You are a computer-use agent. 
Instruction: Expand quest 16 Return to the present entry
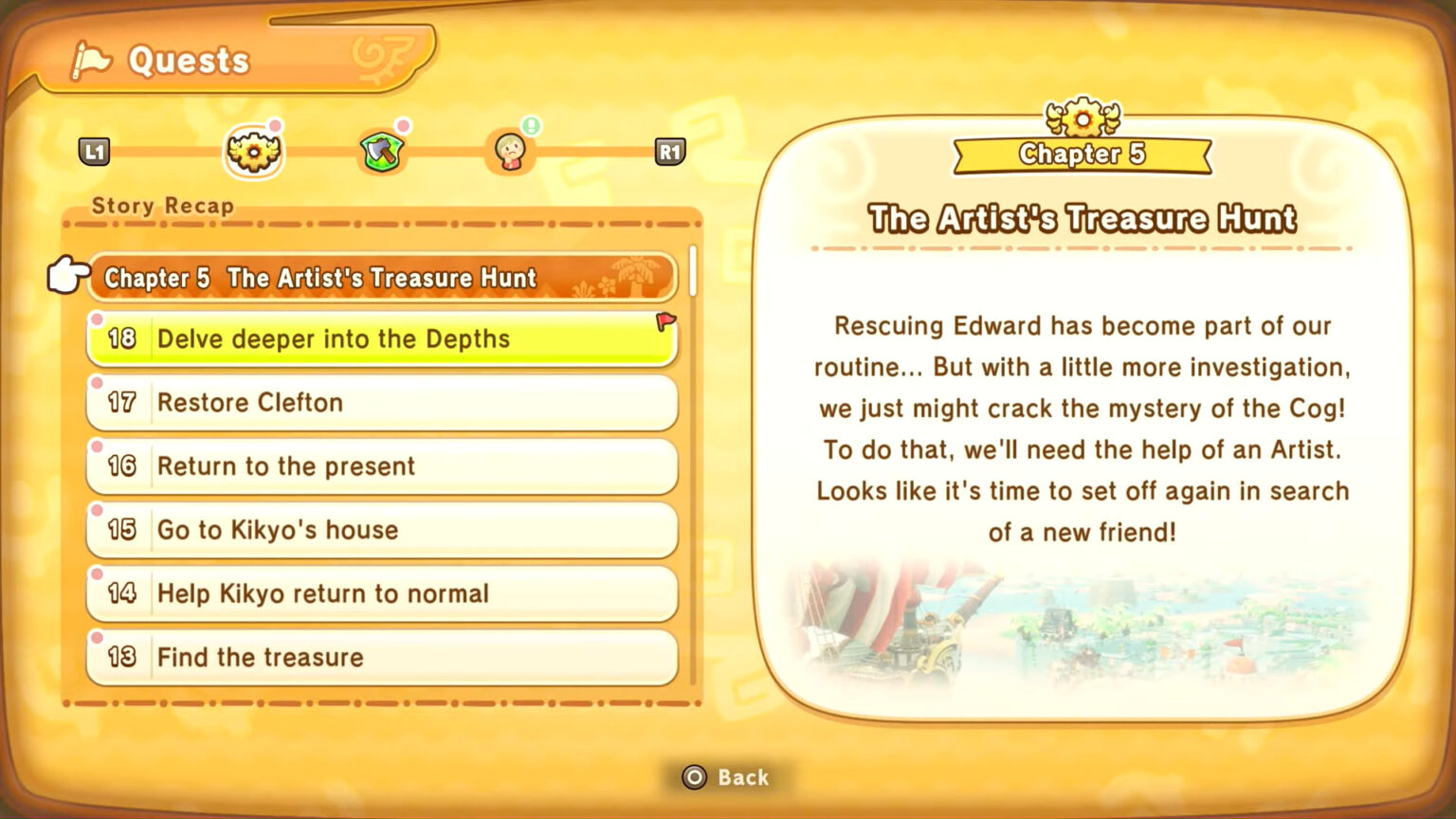point(379,466)
